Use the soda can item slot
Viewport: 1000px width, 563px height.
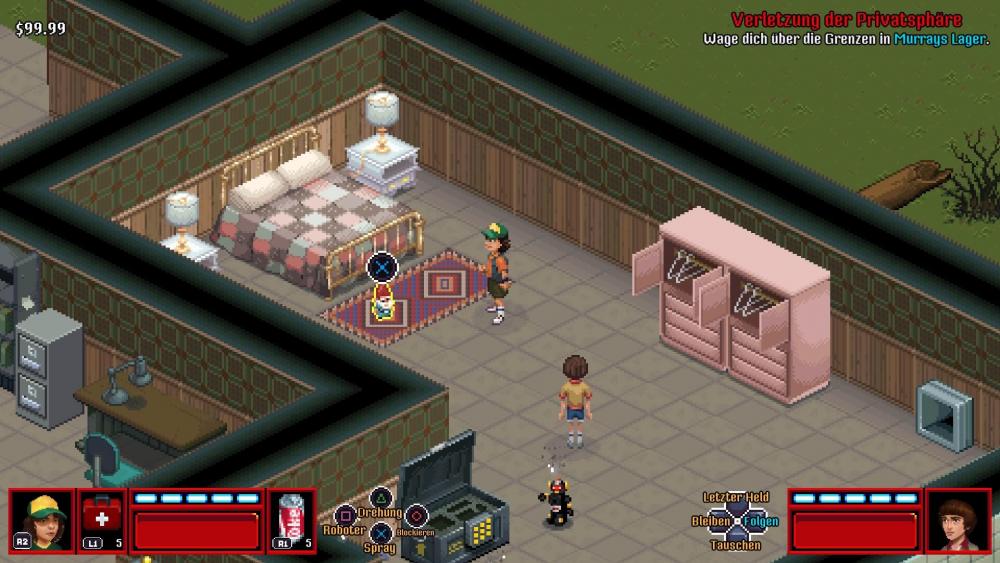point(292,520)
